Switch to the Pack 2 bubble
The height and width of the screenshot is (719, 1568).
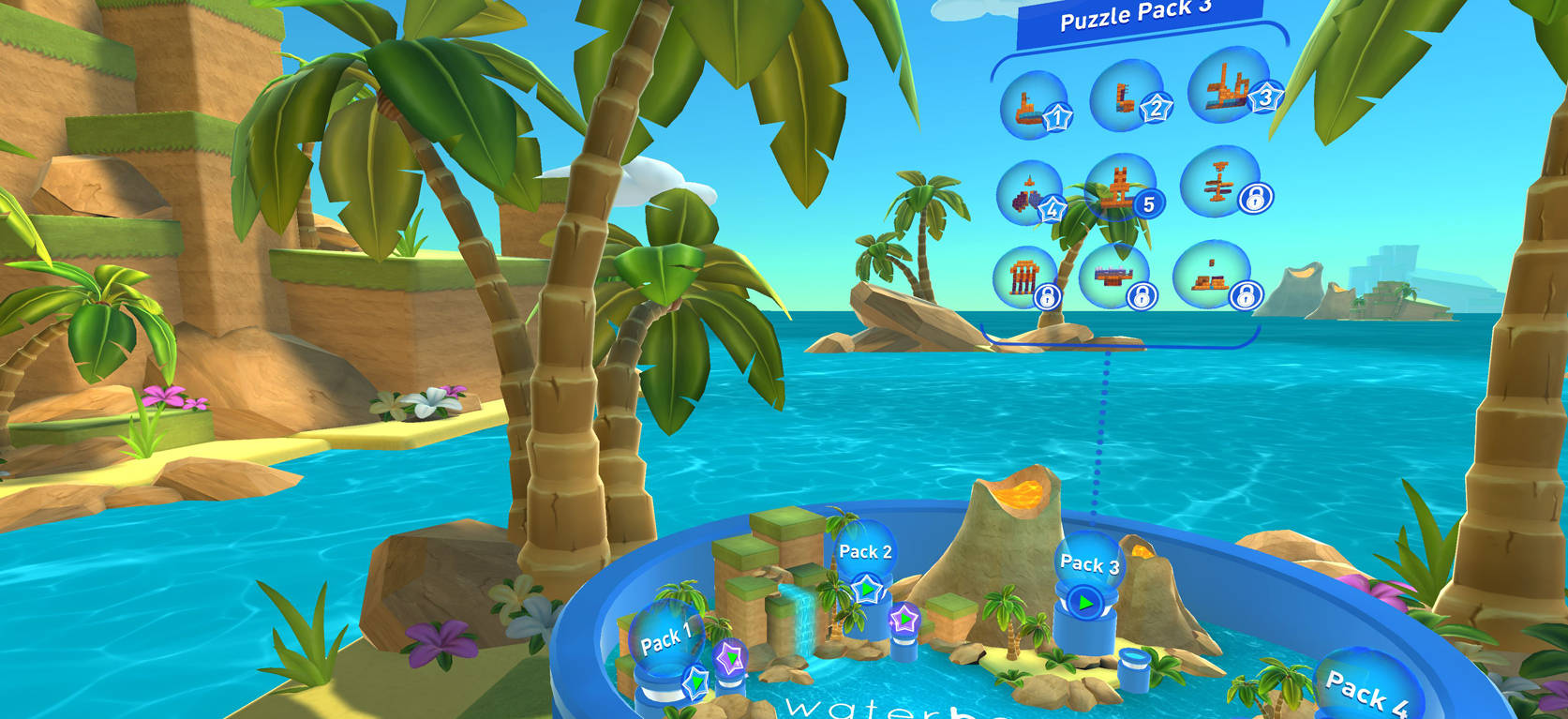pos(864,552)
